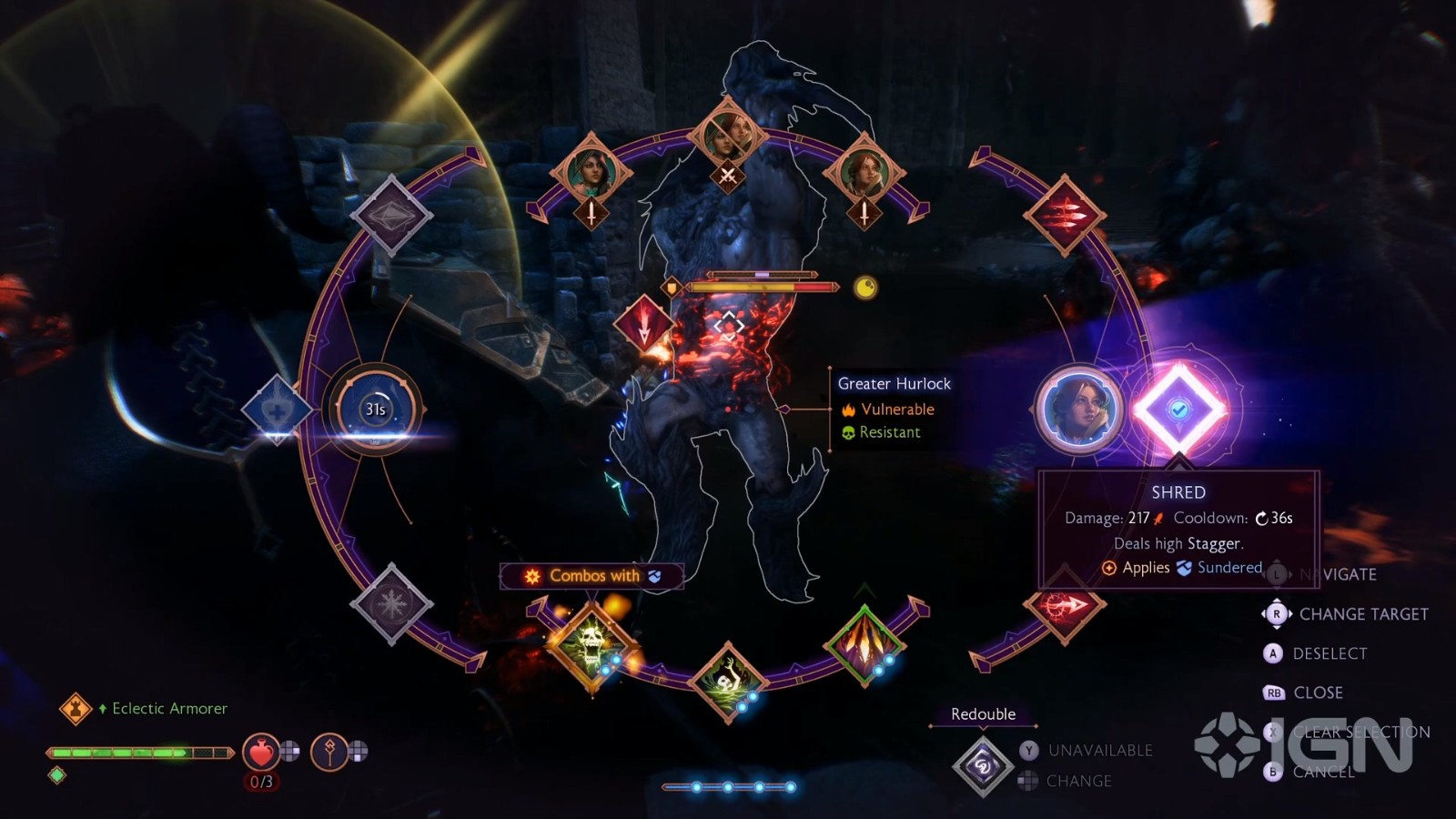Click the Eclectic Armorer buff icon

(x=76, y=708)
